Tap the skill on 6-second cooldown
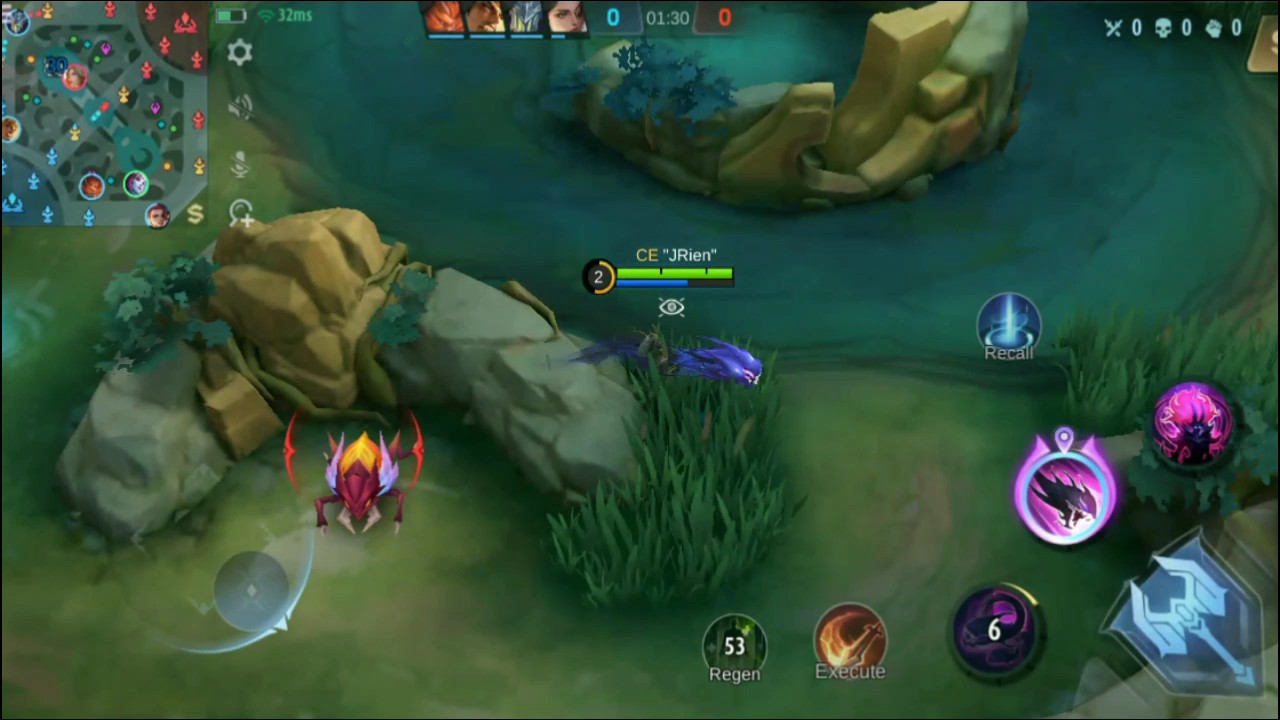This screenshot has height=720, width=1280. (x=994, y=630)
